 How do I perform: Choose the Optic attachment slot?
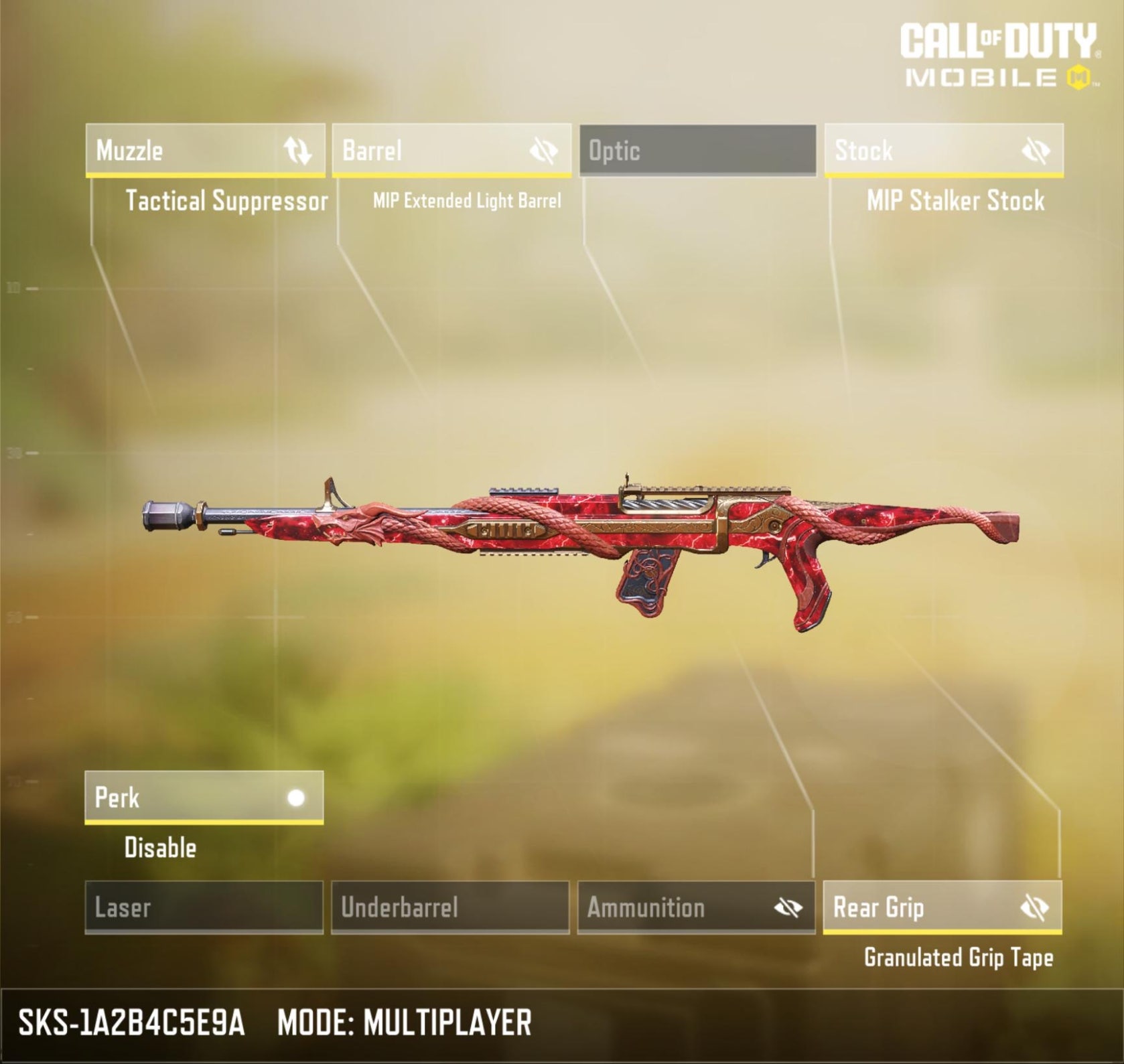coord(697,150)
